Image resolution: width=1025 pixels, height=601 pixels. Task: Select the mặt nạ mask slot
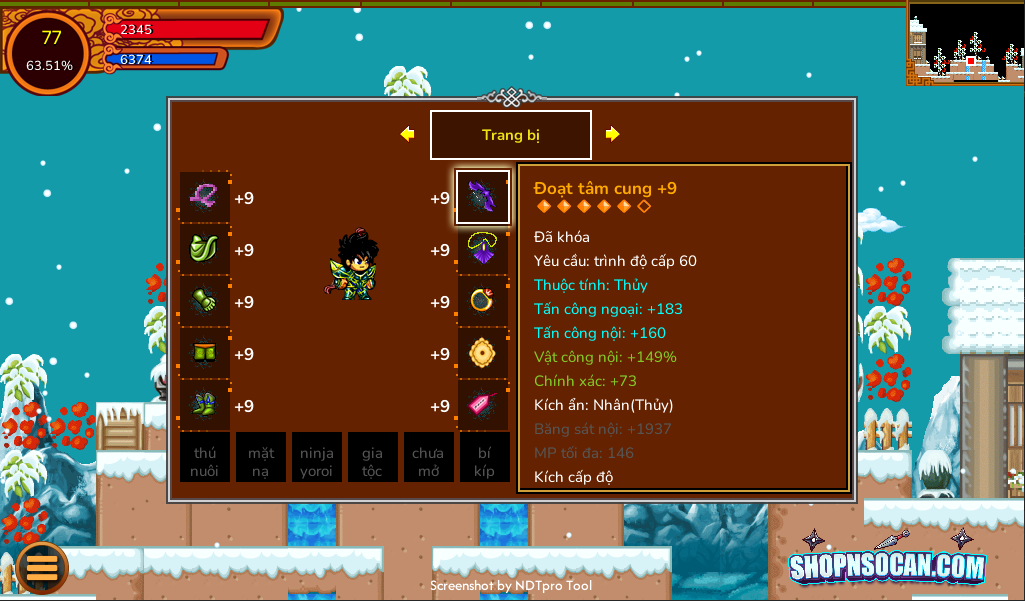261,458
